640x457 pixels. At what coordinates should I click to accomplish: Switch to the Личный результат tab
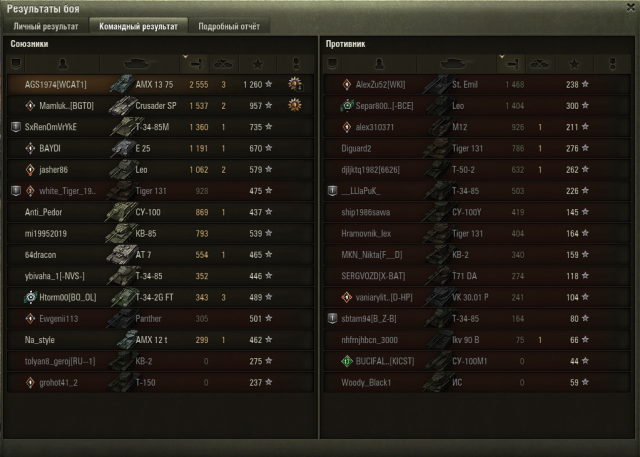point(45,26)
